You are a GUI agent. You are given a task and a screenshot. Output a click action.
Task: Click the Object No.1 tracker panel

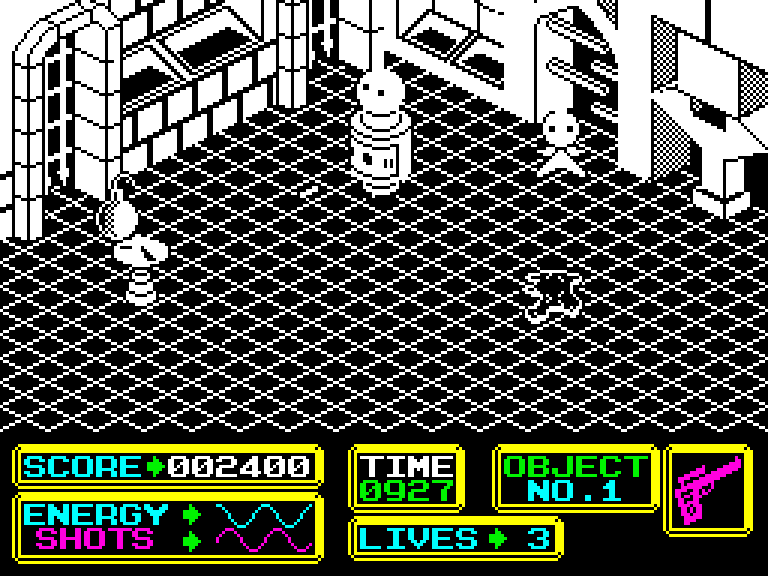[574, 478]
